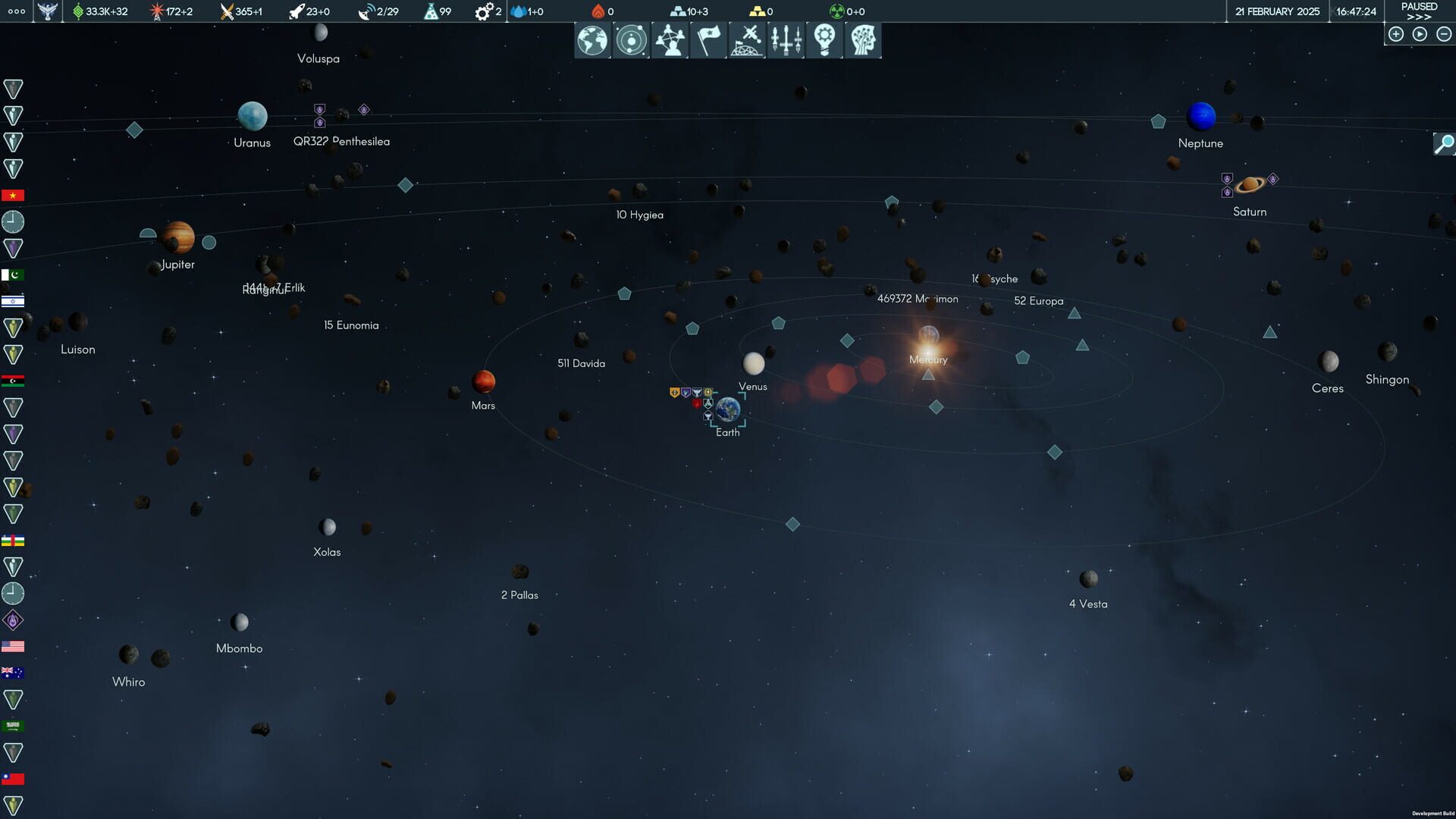The height and width of the screenshot is (819, 1456).
Task: Click the boost rocket icon in the resource bar
Action: tap(295, 11)
